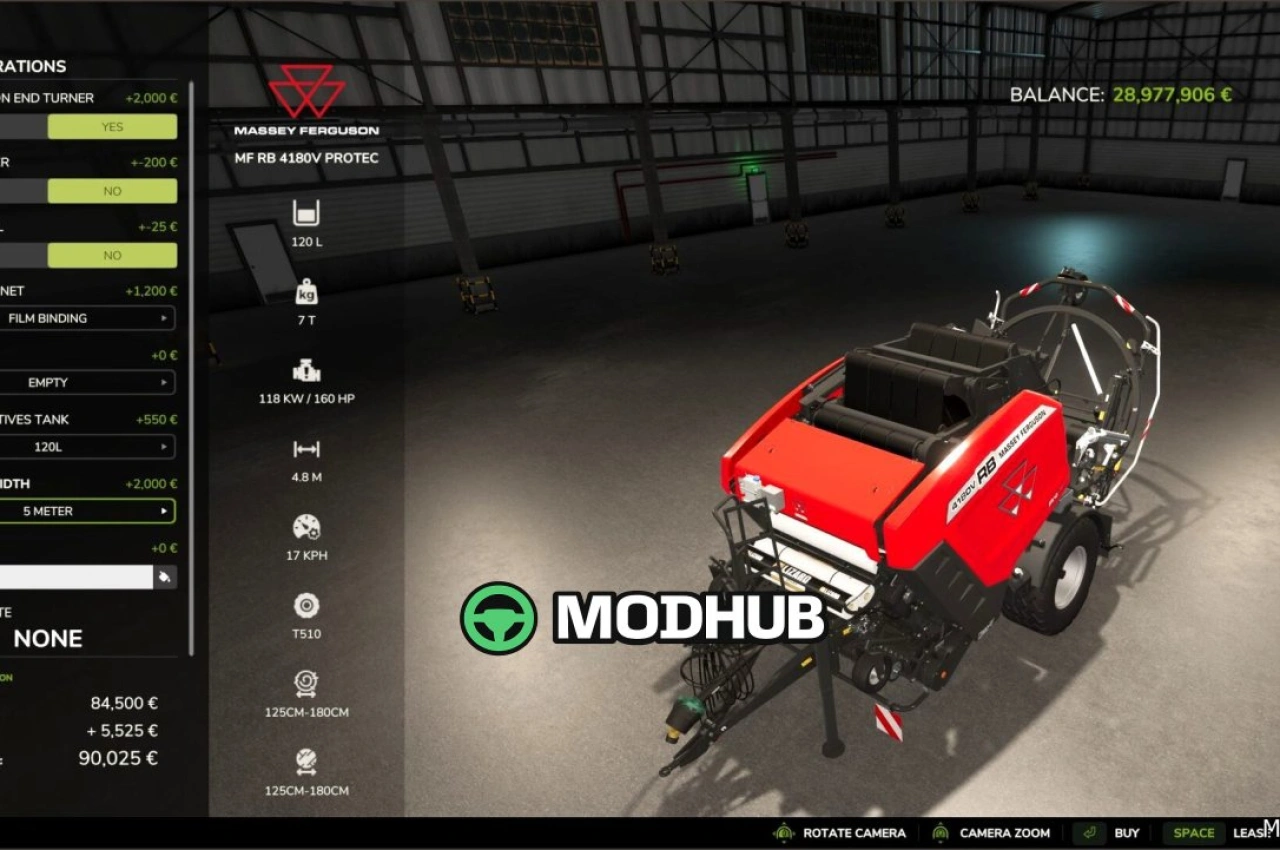The width and height of the screenshot is (1280, 850).
Task: Open the 5 METER width dropdown
Action: click(x=90, y=511)
